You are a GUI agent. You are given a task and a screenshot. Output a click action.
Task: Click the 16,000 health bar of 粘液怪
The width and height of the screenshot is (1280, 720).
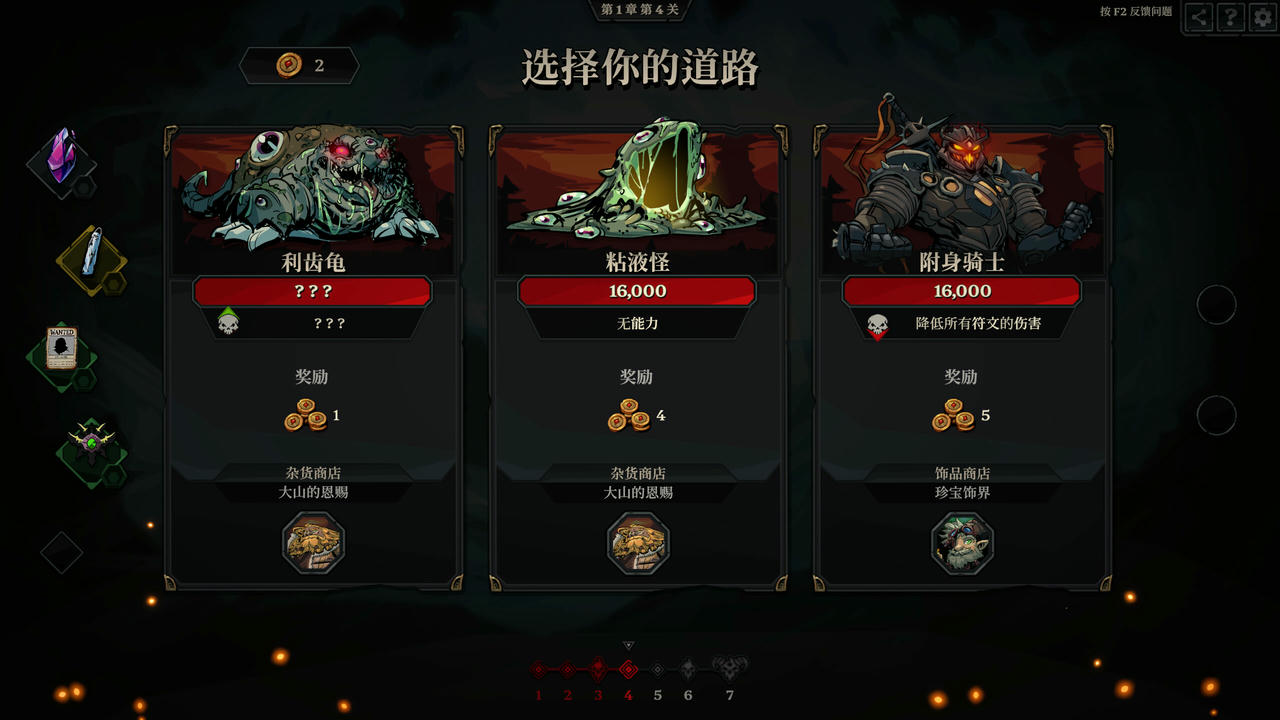(x=638, y=291)
